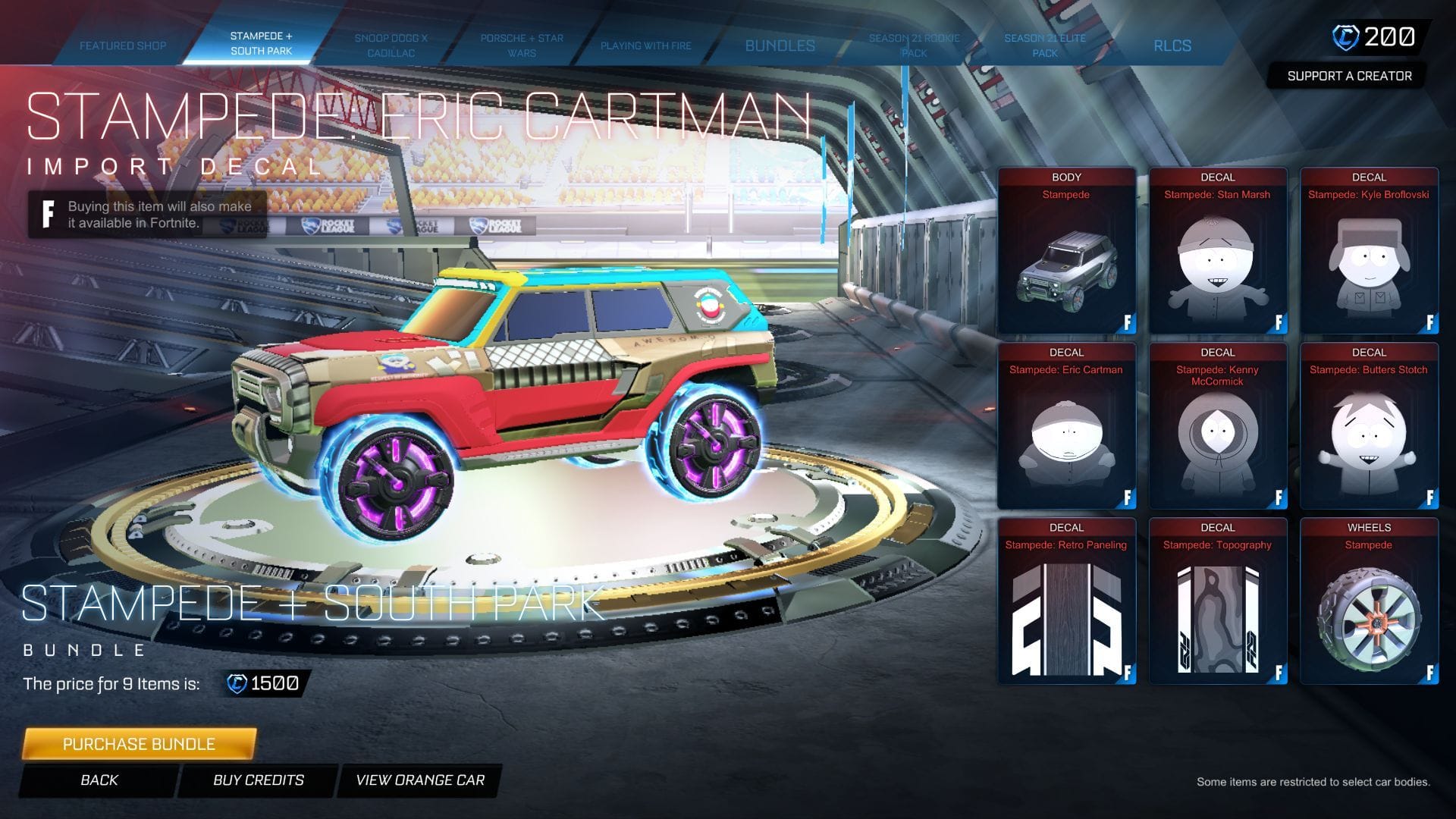Image resolution: width=1456 pixels, height=819 pixels.
Task: Preview the Stampede wheels item
Action: tap(1369, 602)
